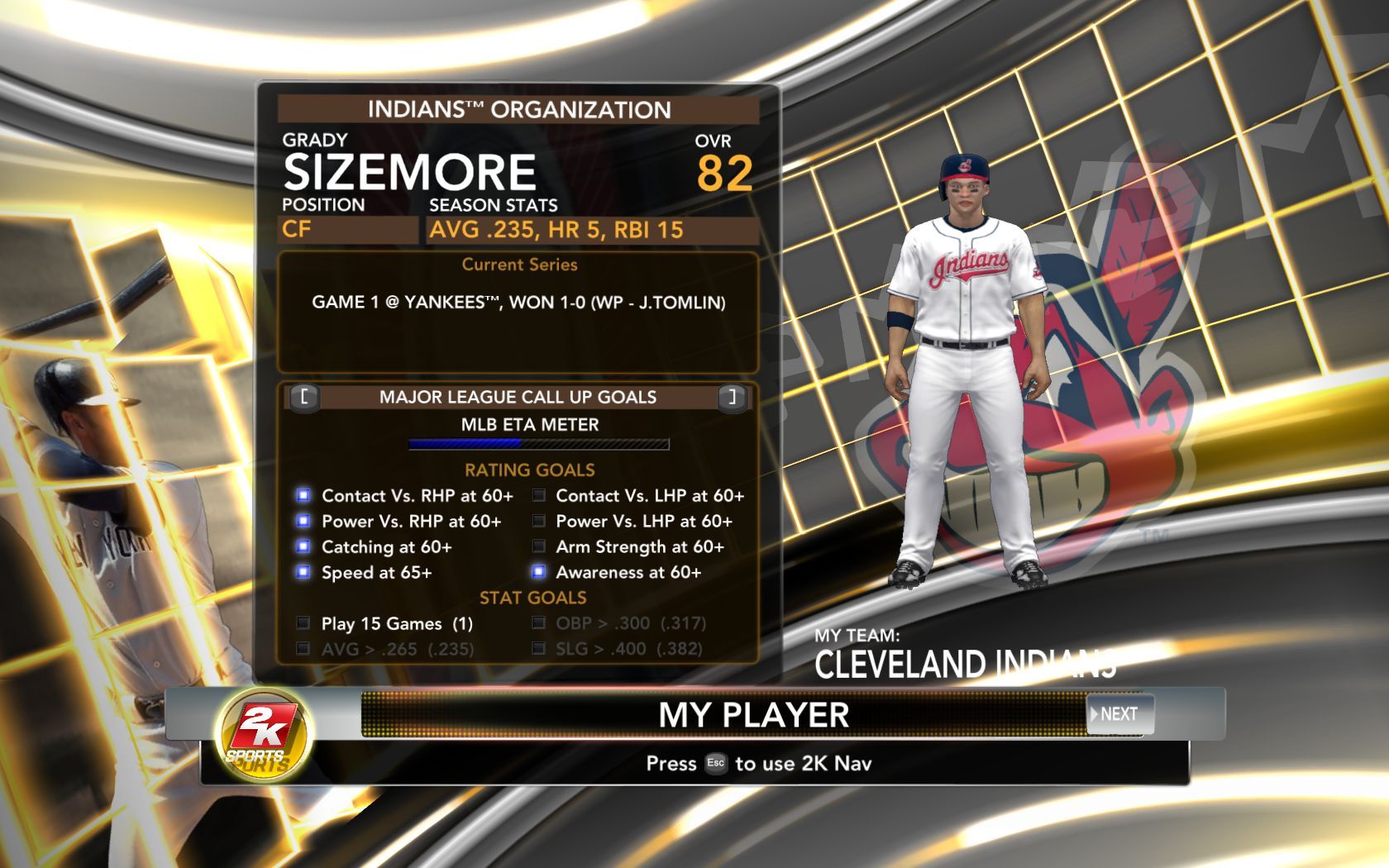The width and height of the screenshot is (1389, 868).
Task: Select the right bracket goals page arrow
Action: 732,397
